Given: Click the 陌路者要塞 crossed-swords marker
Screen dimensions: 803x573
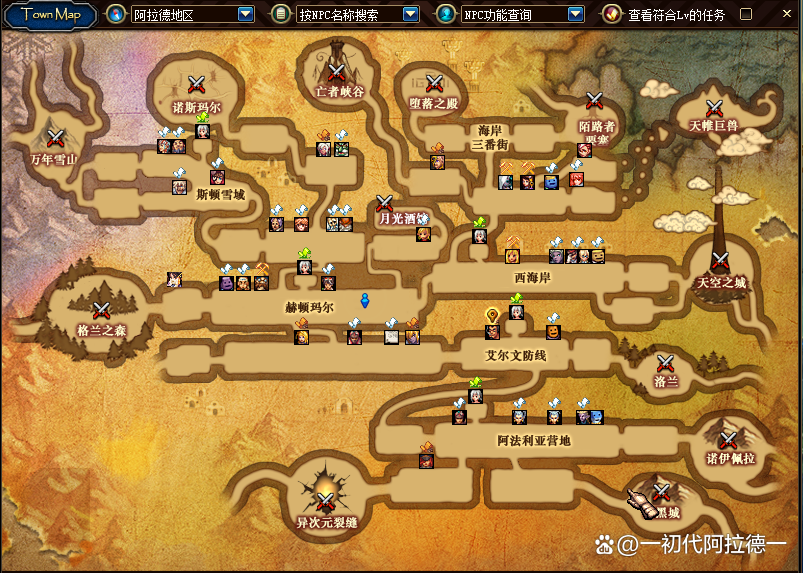Looking at the screenshot, I should click(594, 100).
